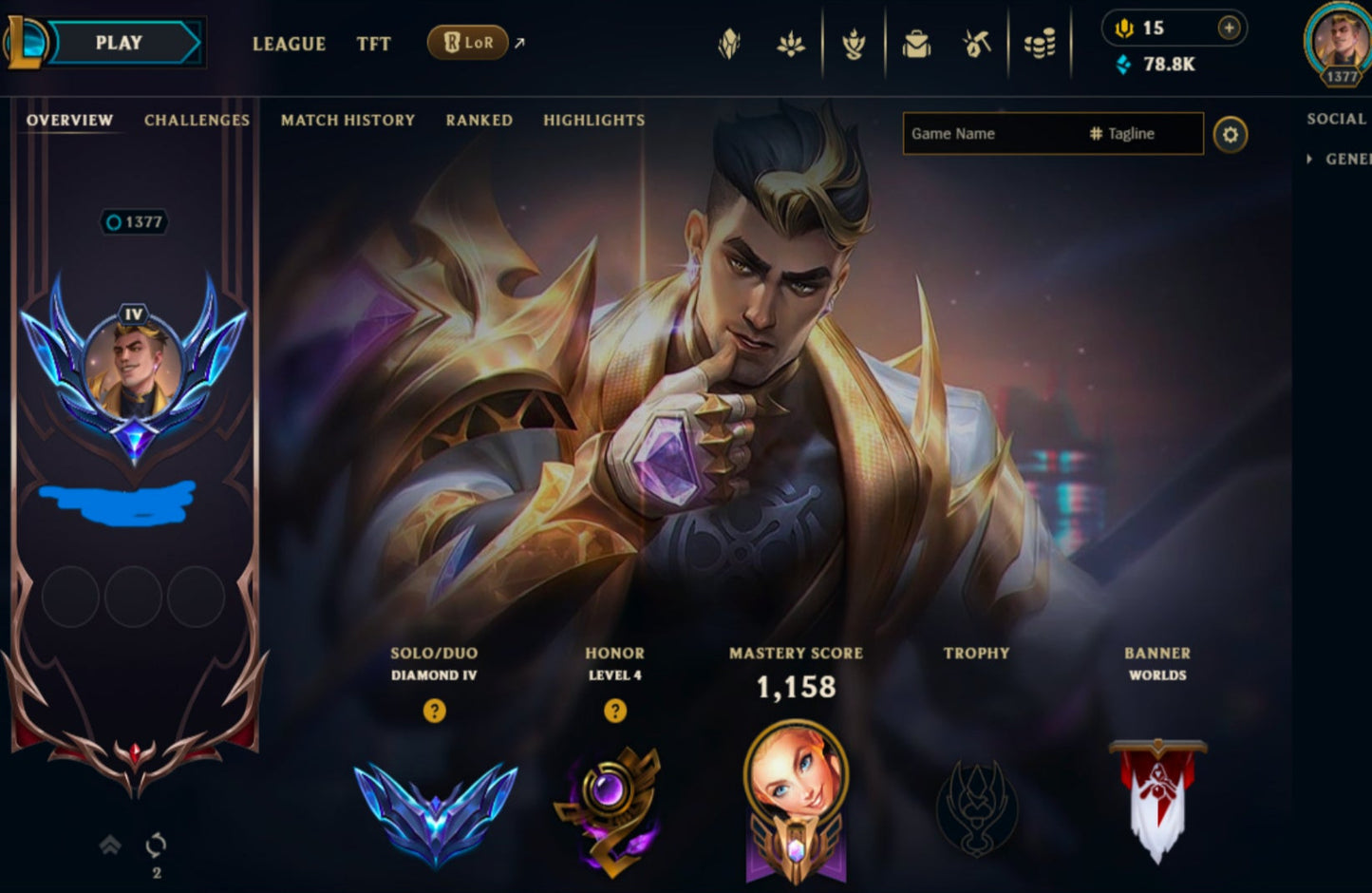Open the MATCH HISTORY tab
The width and height of the screenshot is (1372, 893).
(347, 120)
